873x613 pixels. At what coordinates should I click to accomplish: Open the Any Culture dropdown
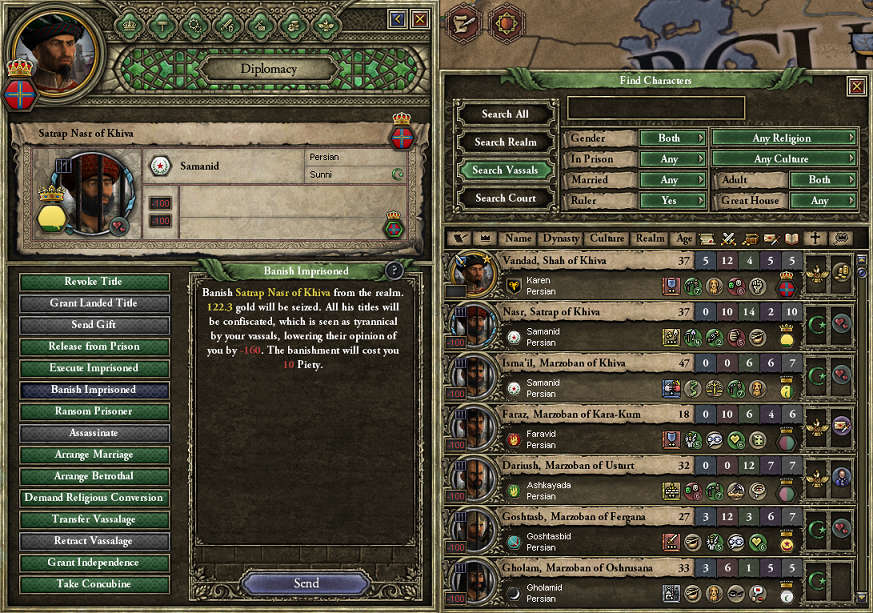pos(784,159)
